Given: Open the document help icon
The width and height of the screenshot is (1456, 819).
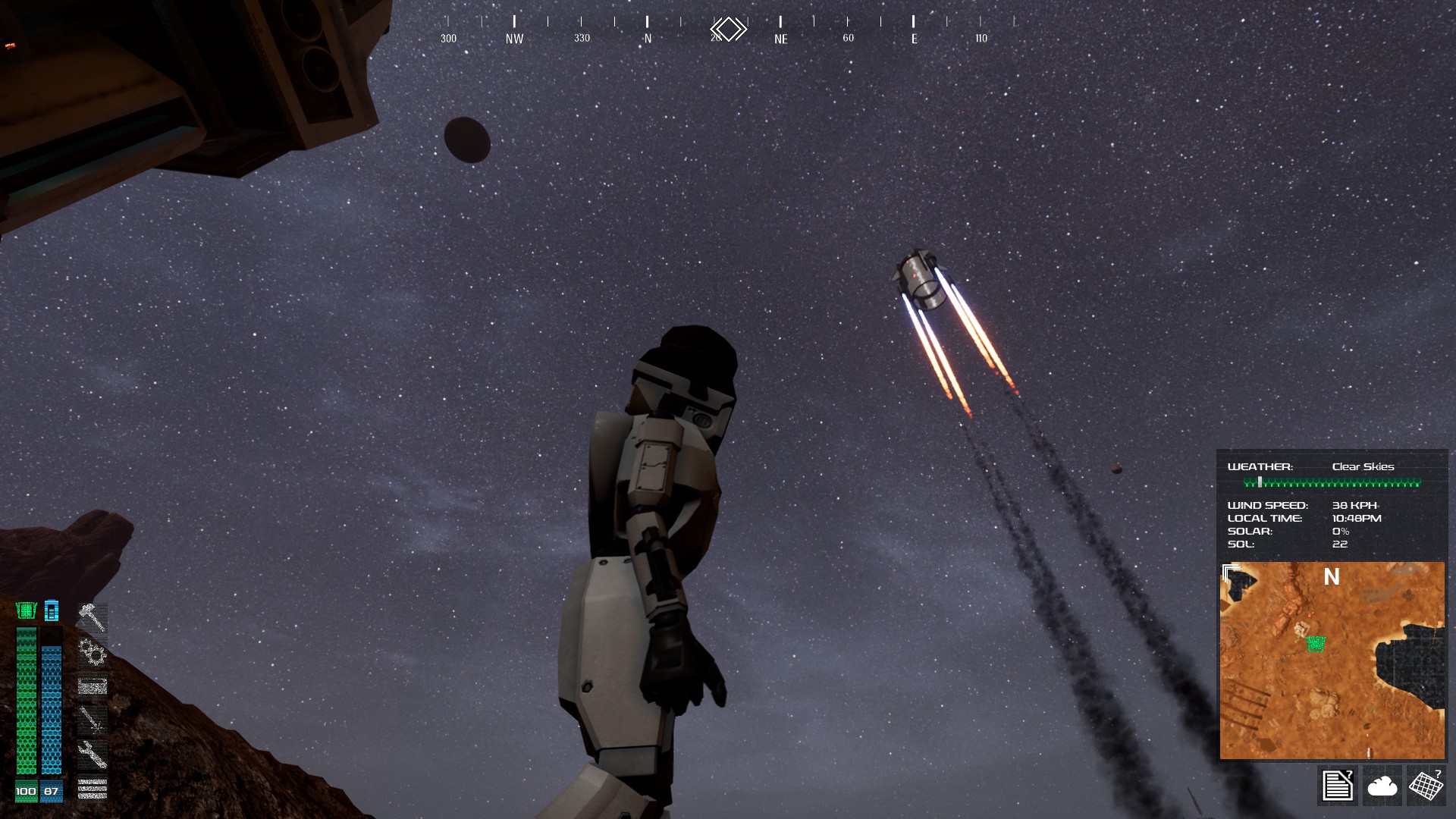Looking at the screenshot, I should 1337,785.
